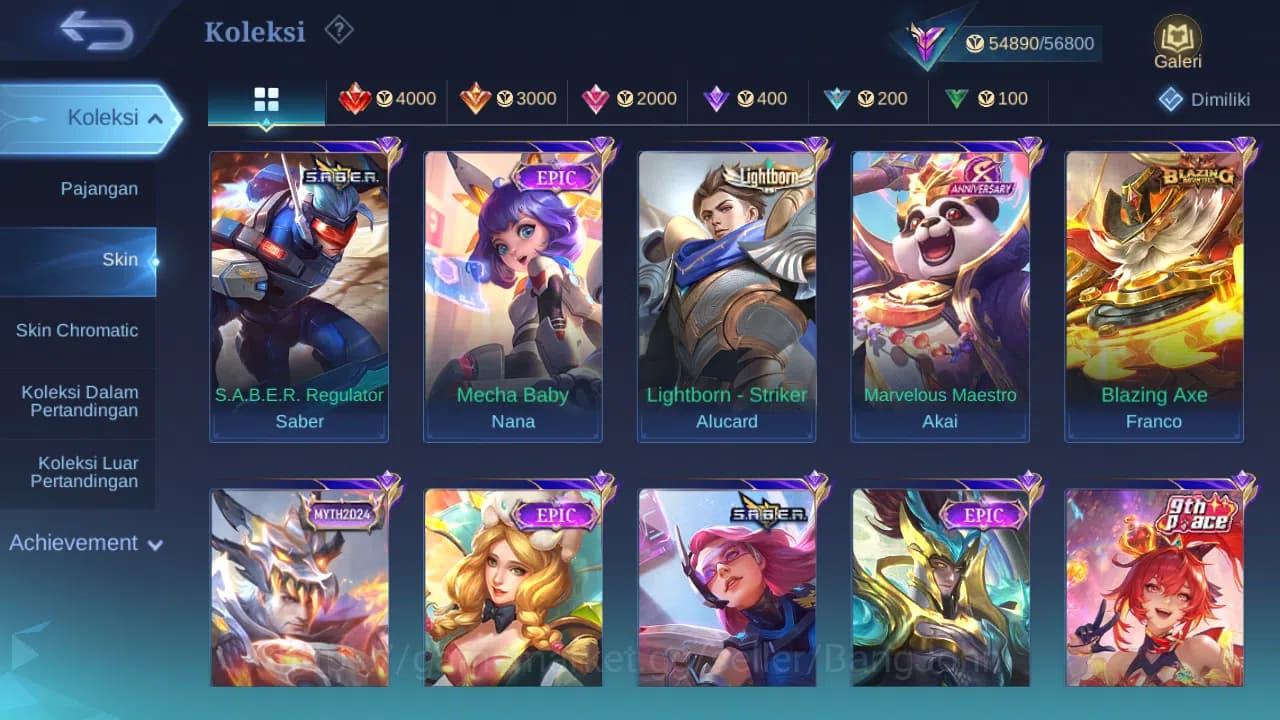Toggle the Dimiliki owned skins filter
Image resolution: width=1280 pixels, height=720 pixels.
(1196, 99)
